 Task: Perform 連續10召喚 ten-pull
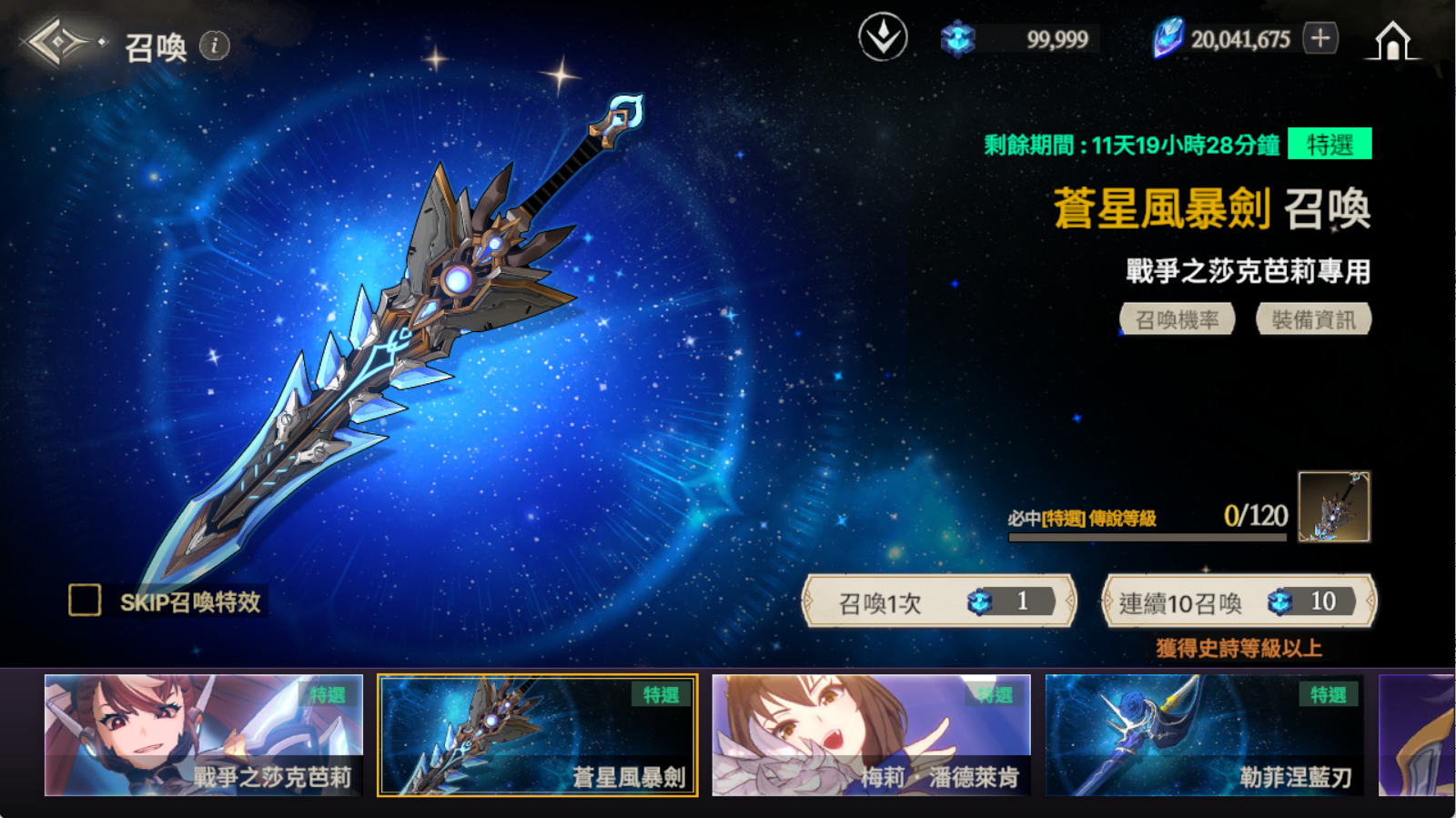(1239, 601)
